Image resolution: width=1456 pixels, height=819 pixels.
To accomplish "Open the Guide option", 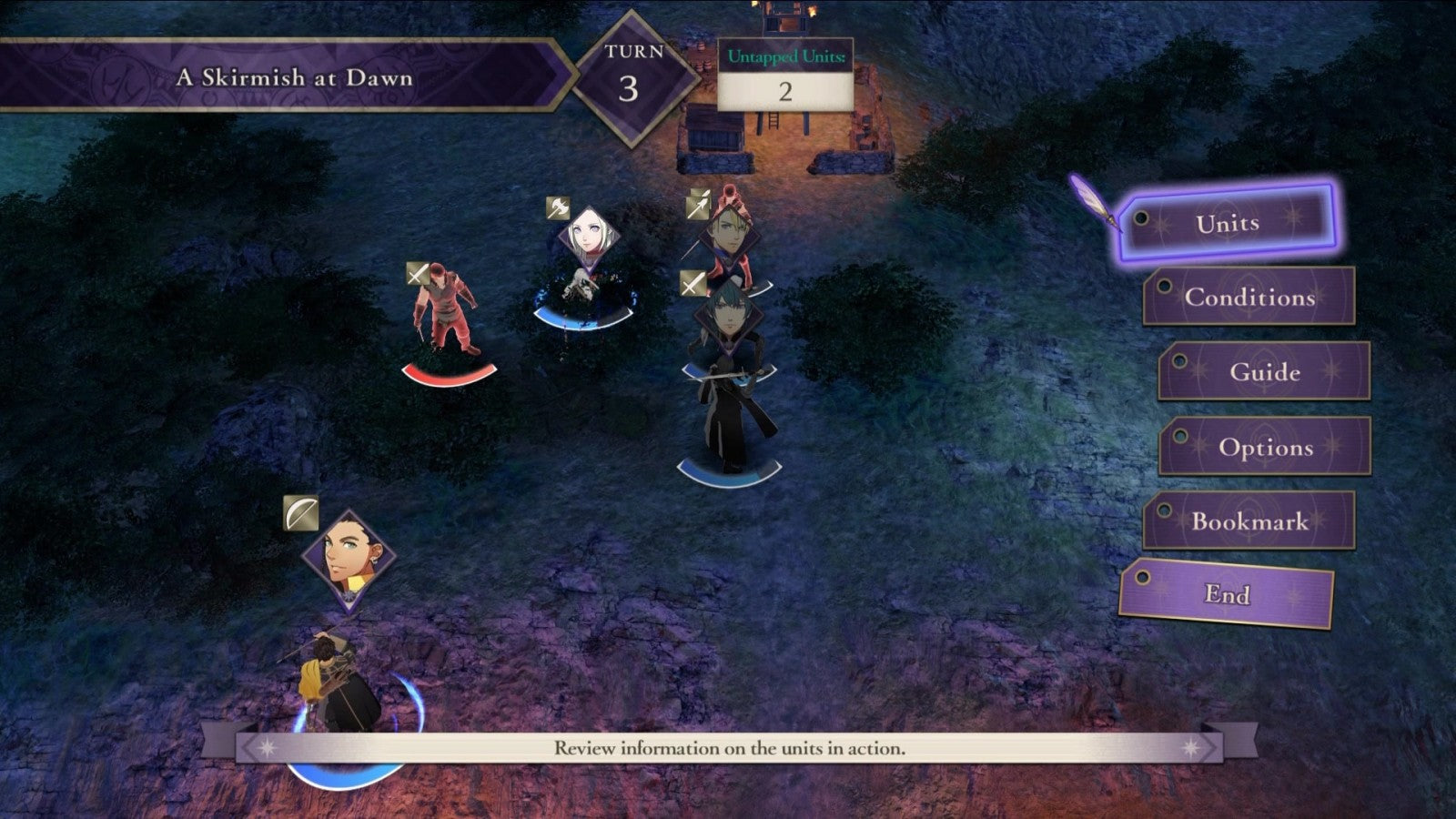I will pos(1264,372).
